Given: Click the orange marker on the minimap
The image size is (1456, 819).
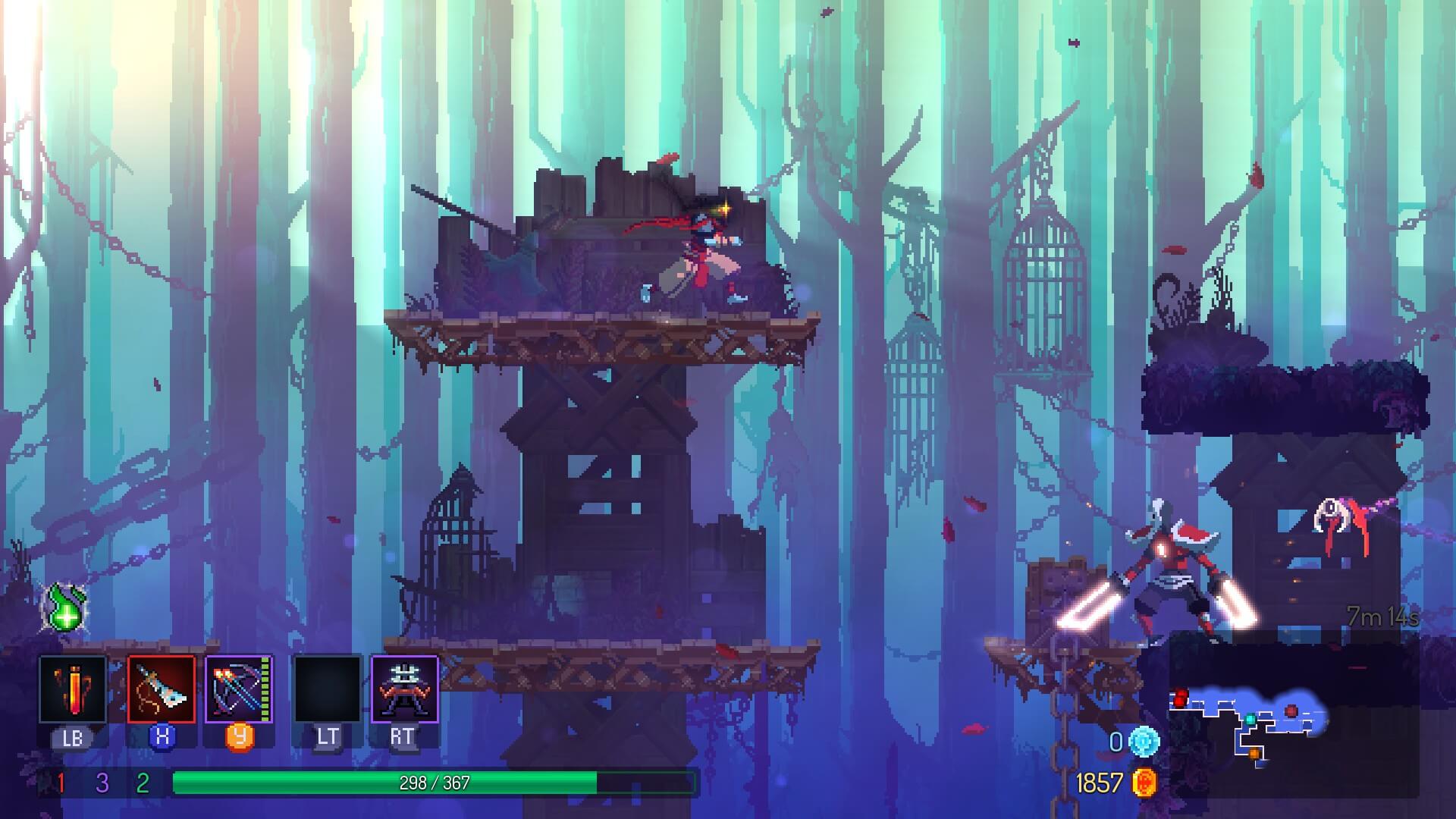Looking at the screenshot, I should pos(1255,753).
